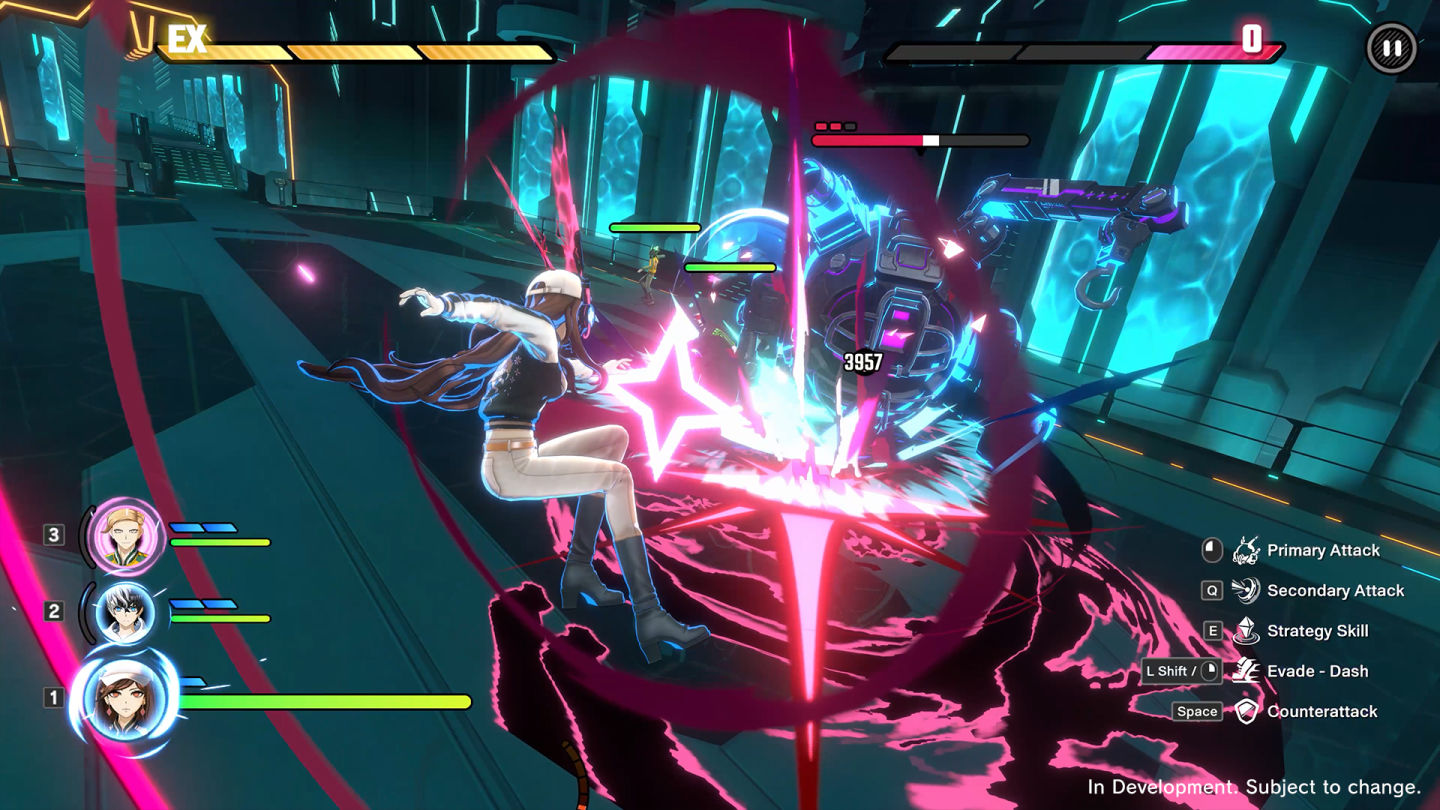
Task: Activate the Primary Attack icon
Action: click(x=1245, y=550)
